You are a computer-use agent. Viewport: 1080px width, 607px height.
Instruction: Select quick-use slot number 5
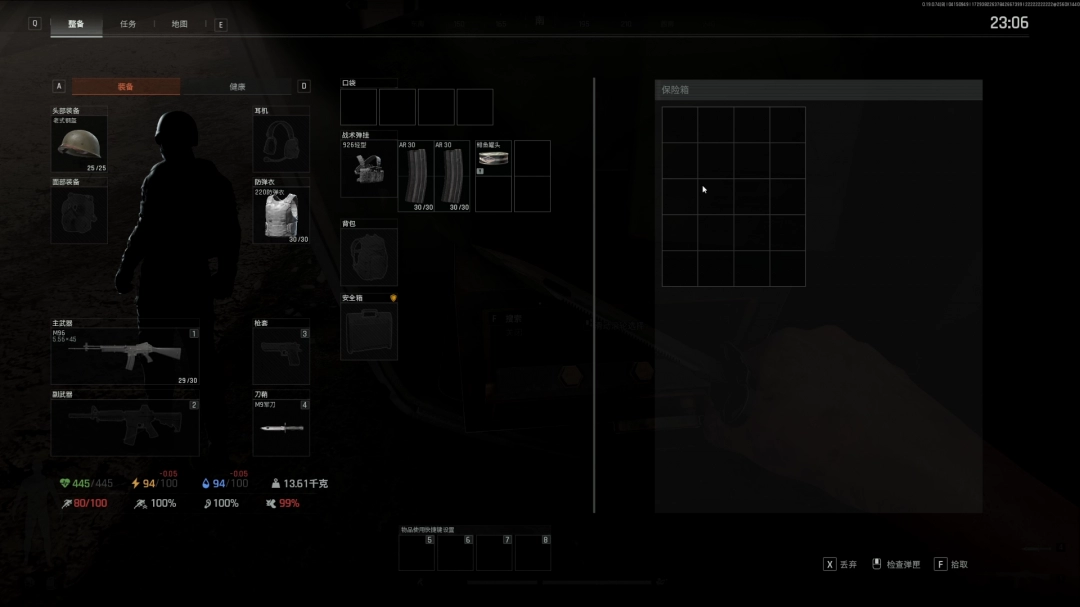point(417,553)
